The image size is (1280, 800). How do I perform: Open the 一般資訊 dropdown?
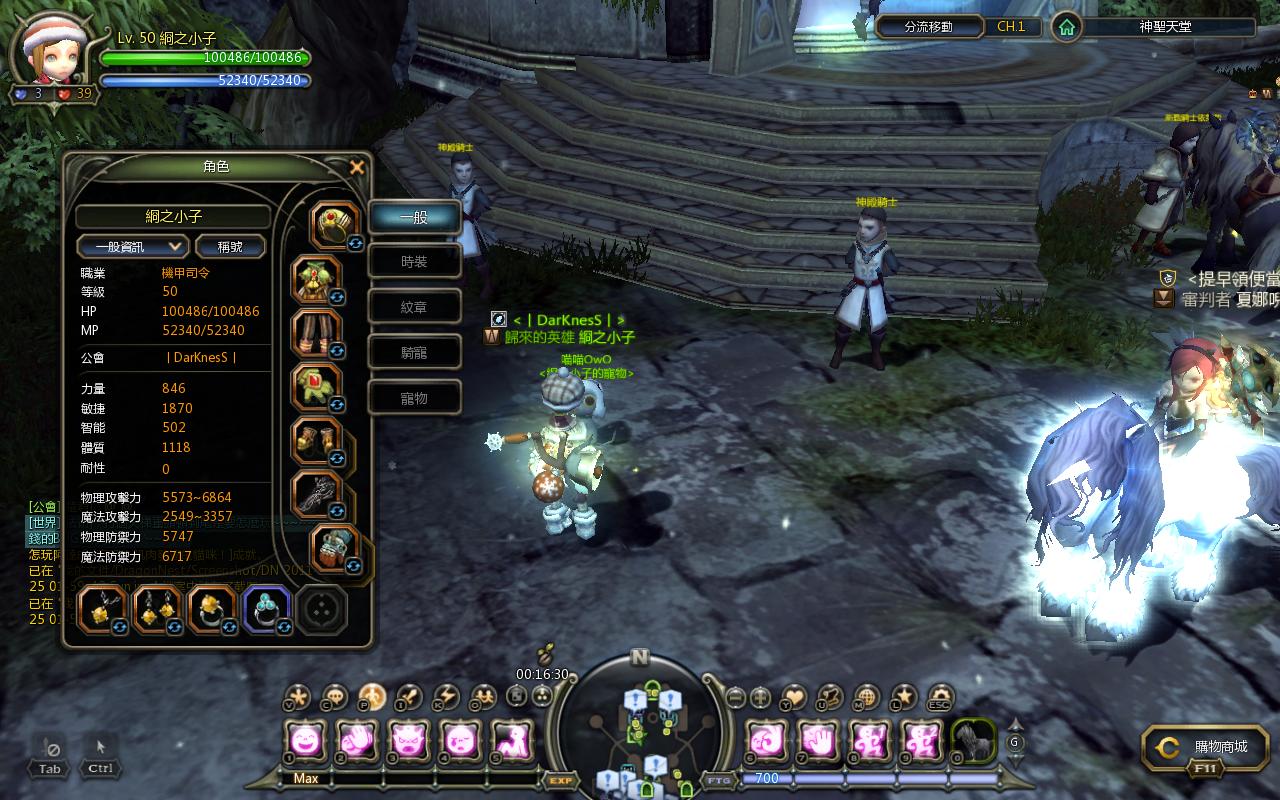[133, 246]
